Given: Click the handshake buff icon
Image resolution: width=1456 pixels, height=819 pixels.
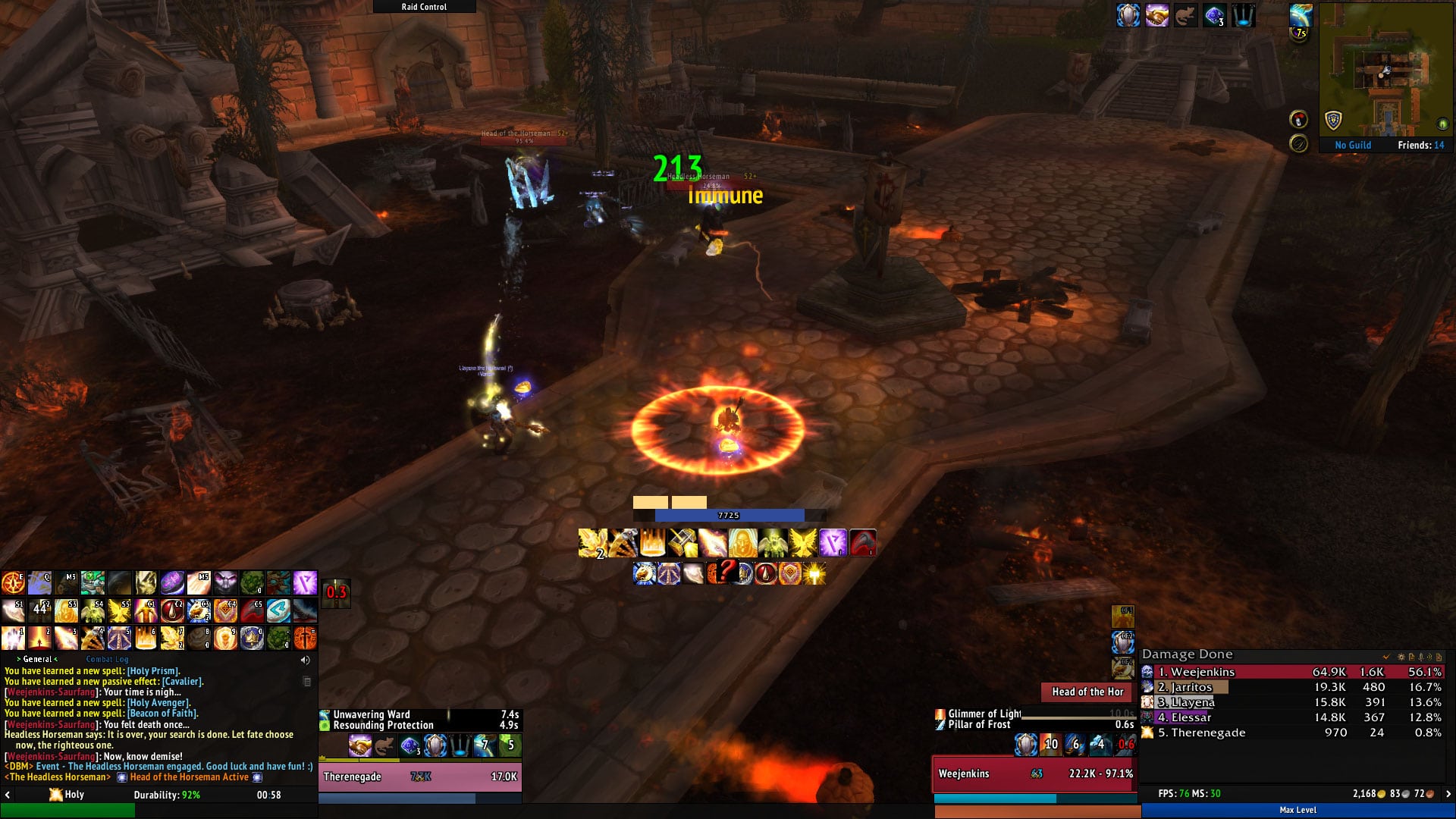Looking at the screenshot, I should [x=1156, y=15].
